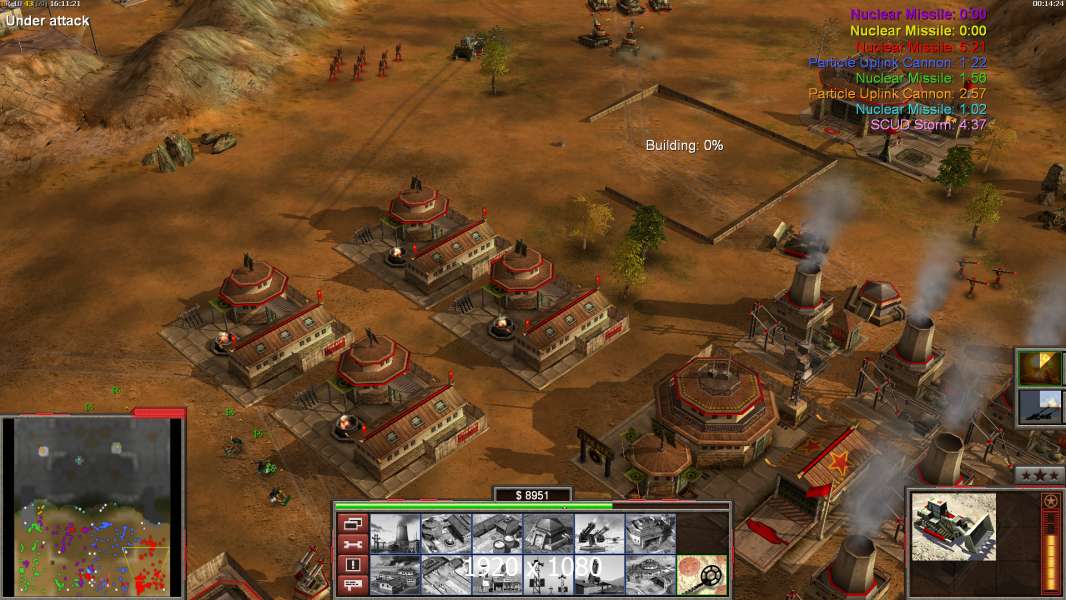
Task: Choose the Supply Center build icon
Action: (x=497, y=534)
